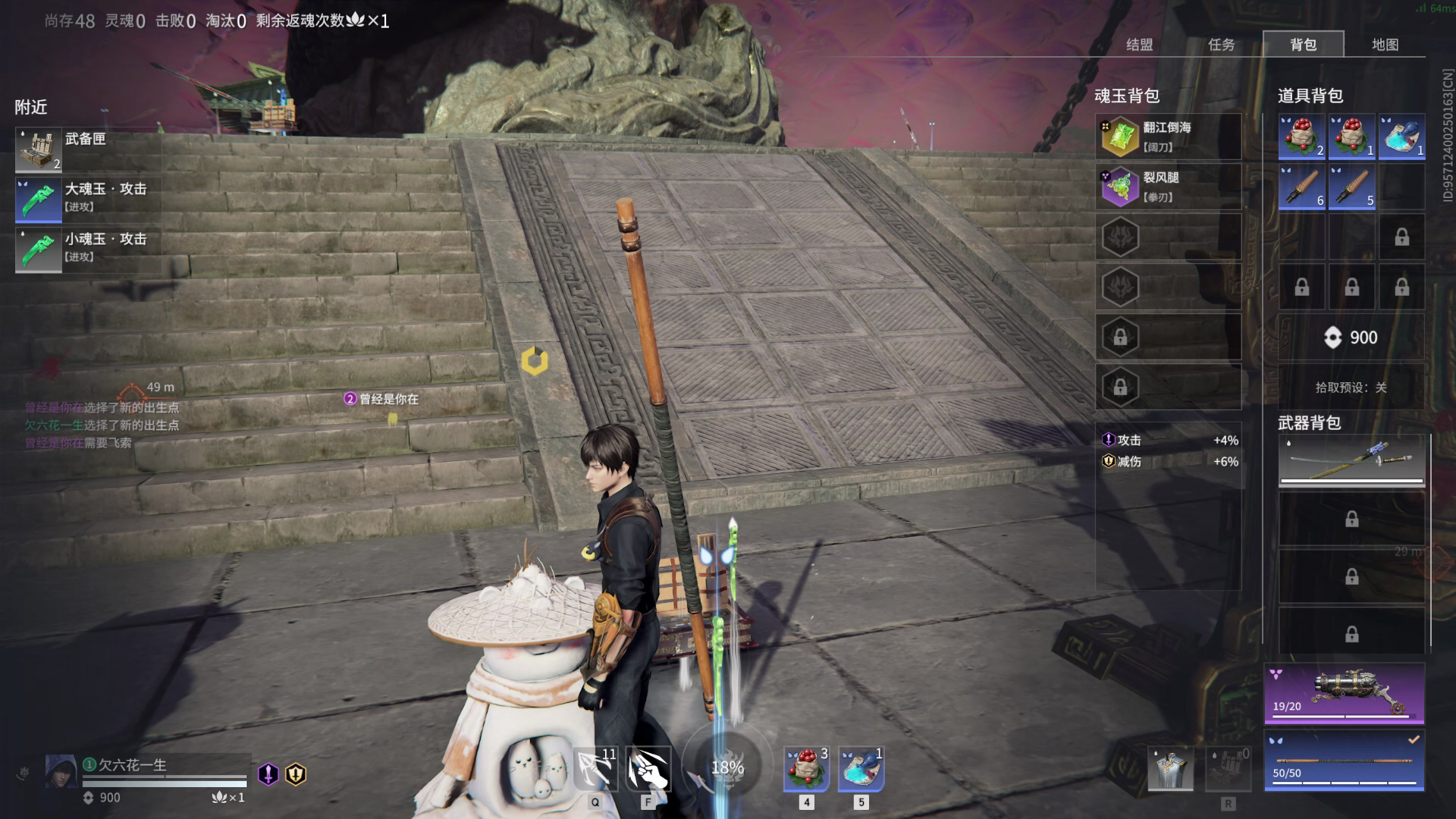This screenshot has width=1456, height=819.
Task: Select the equipped staff with 50/50 durability
Action: click(1344, 761)
